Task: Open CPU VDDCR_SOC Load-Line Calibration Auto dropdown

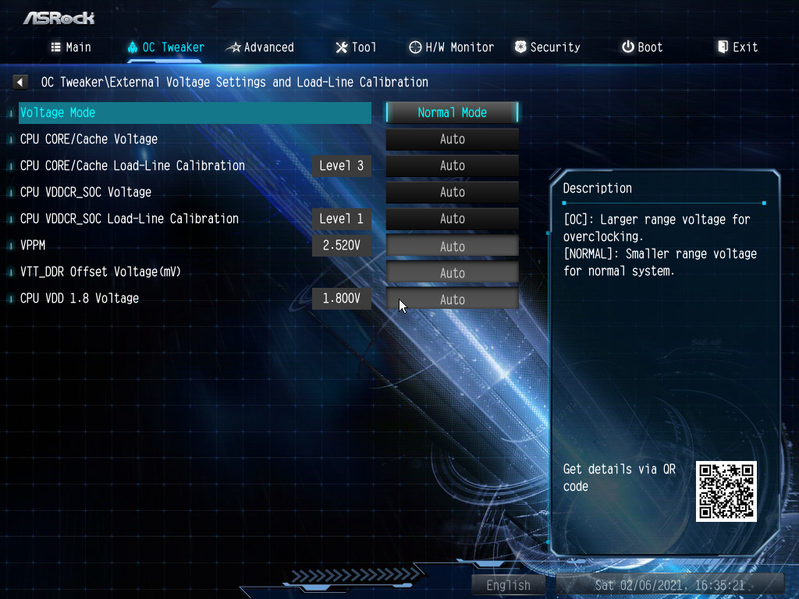Action: click(x=452, y=219)
